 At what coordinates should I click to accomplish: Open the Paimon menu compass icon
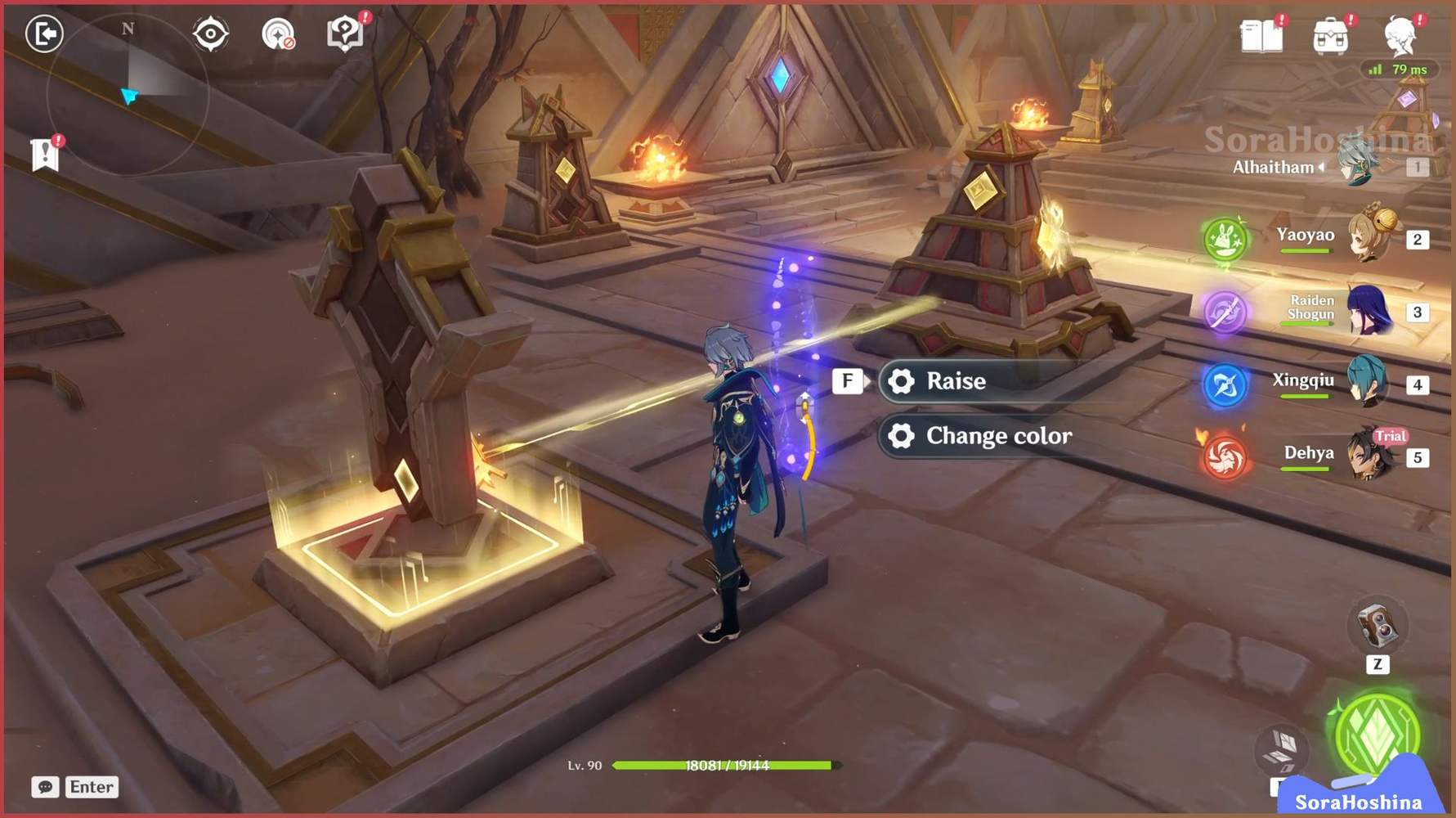pyautogui.click(x=209, y=34)
